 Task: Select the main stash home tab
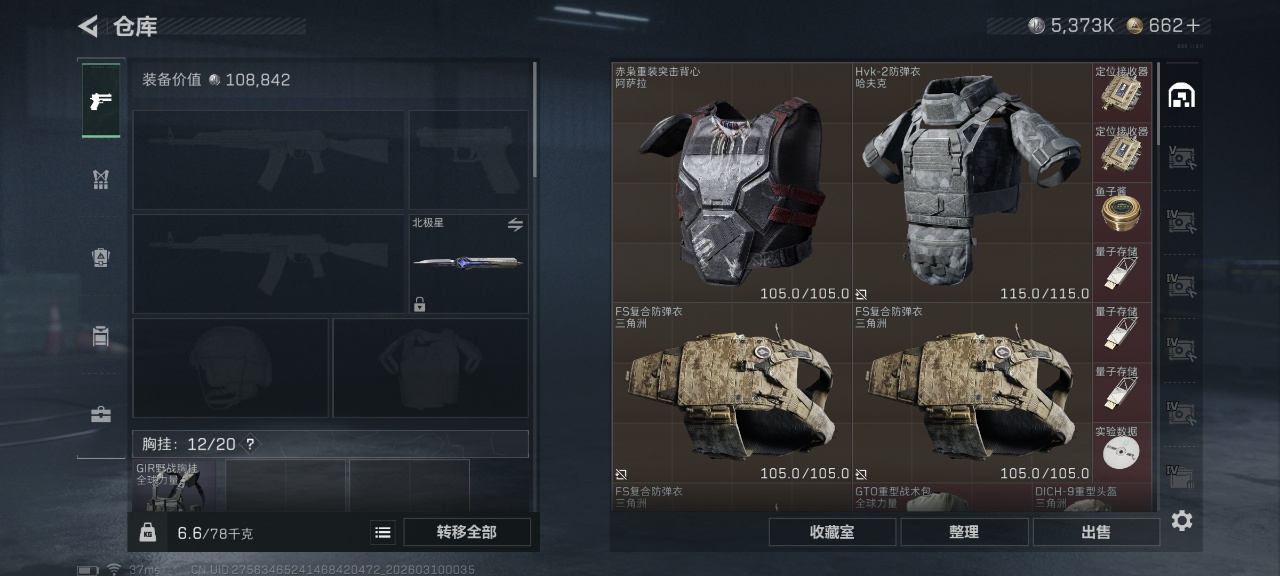coord(1182,96)
